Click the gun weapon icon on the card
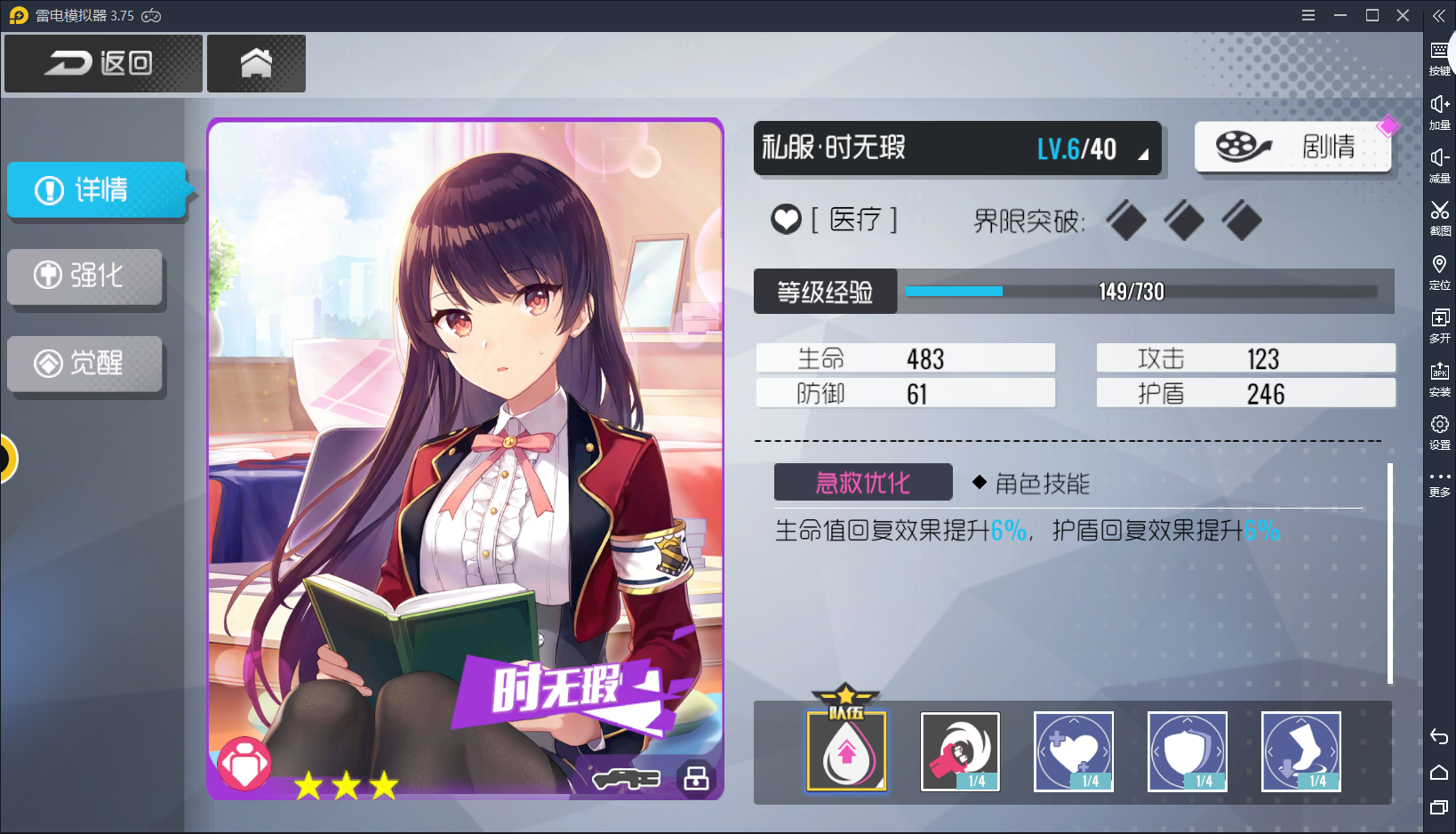1456x834 pixels. [x=628, y=780]
